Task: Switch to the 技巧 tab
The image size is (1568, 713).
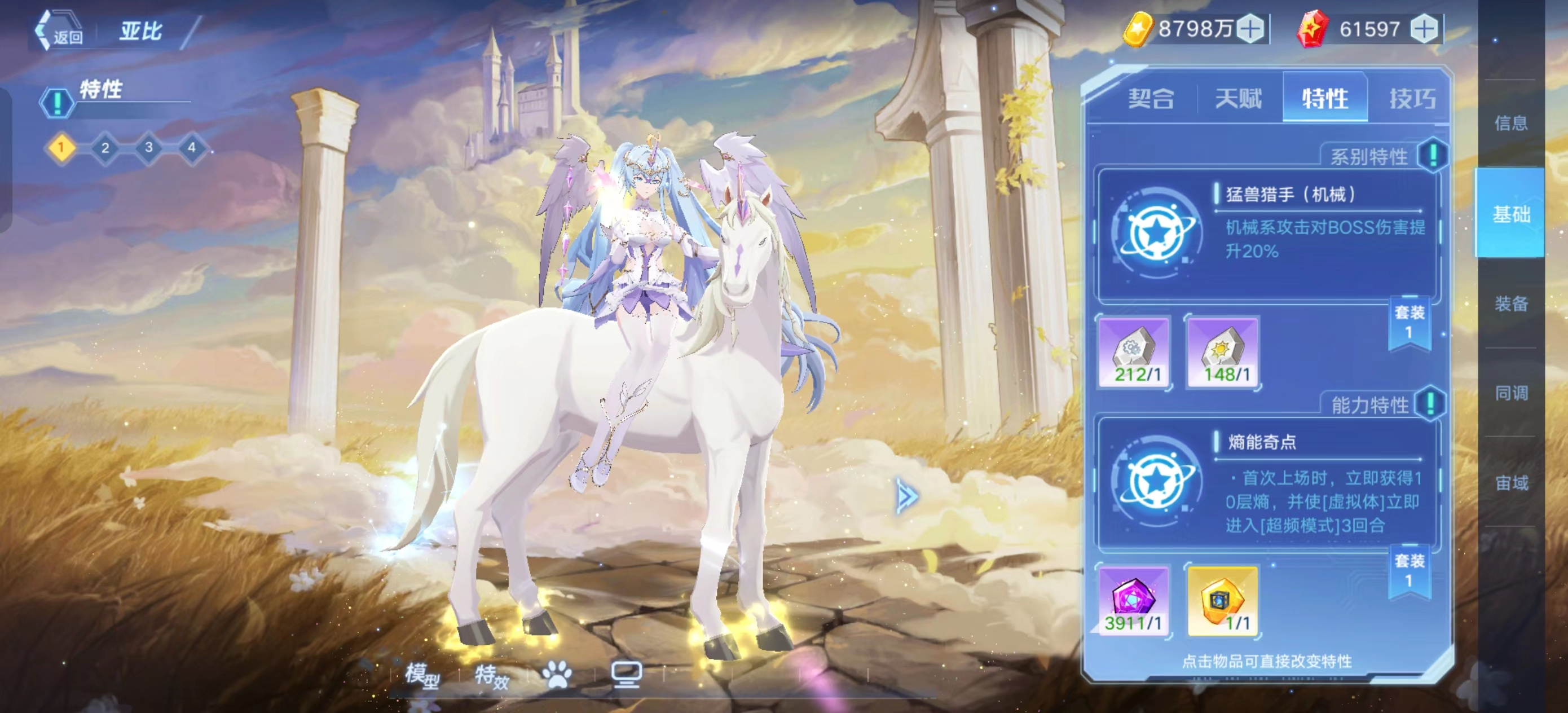Action: pos(1412,99)
